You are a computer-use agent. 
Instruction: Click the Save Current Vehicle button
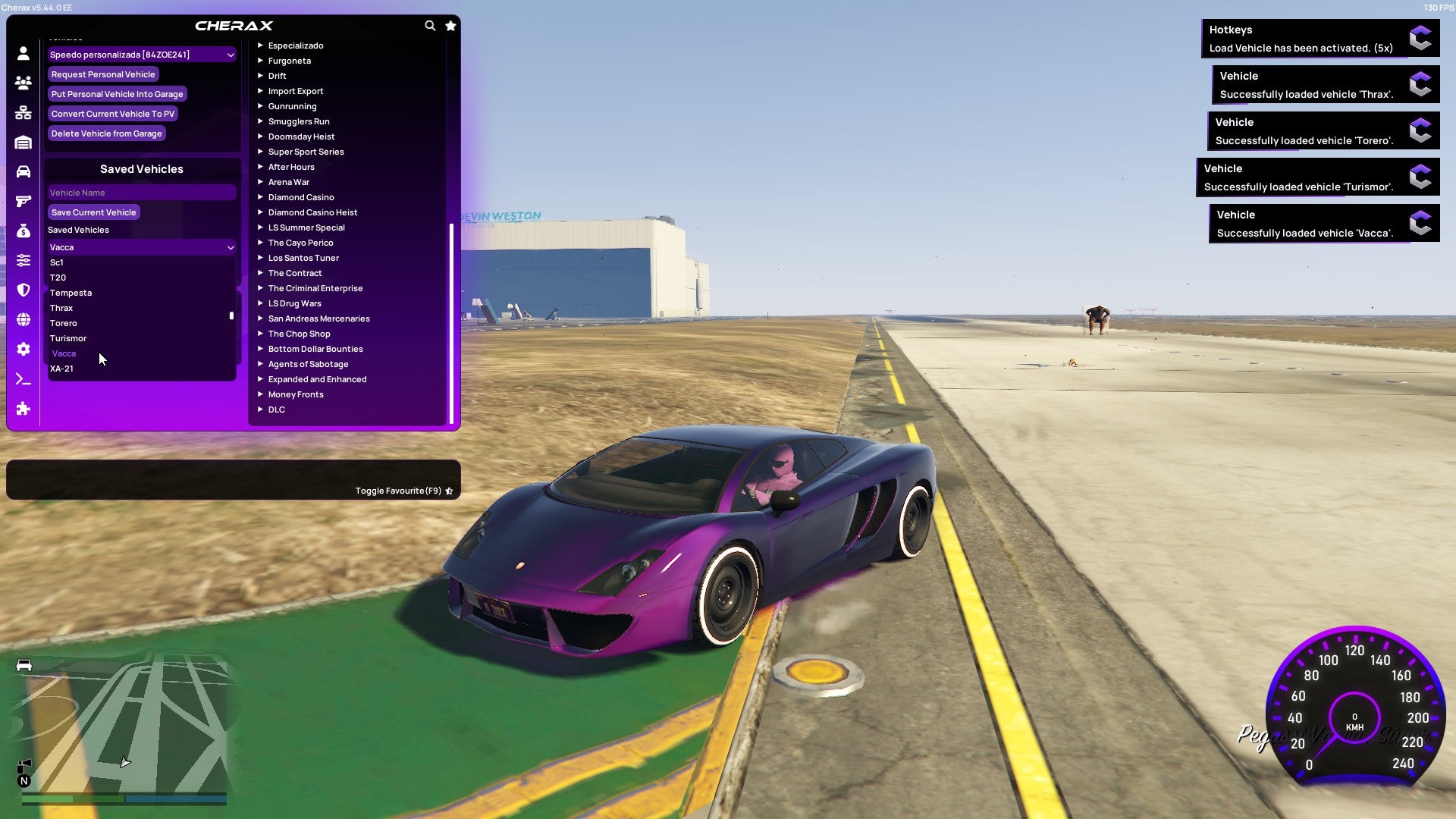[93, 212]
